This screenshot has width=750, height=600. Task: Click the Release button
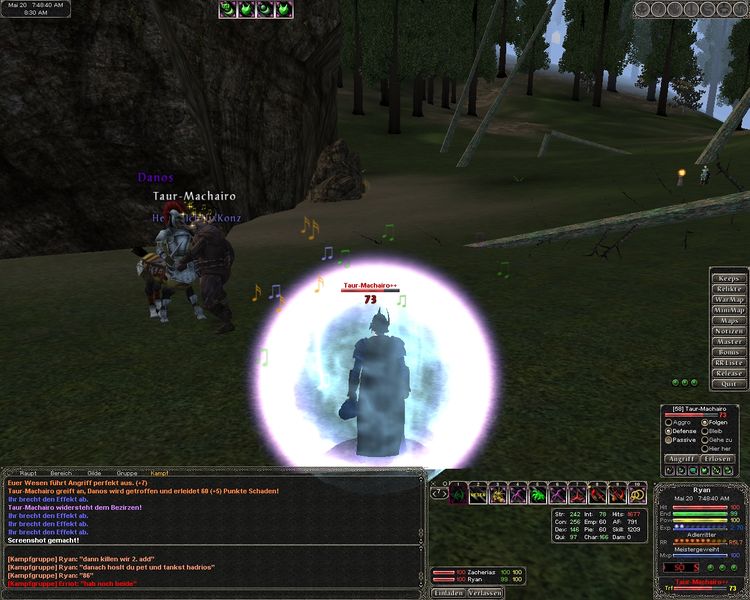(x=729, y=373)
